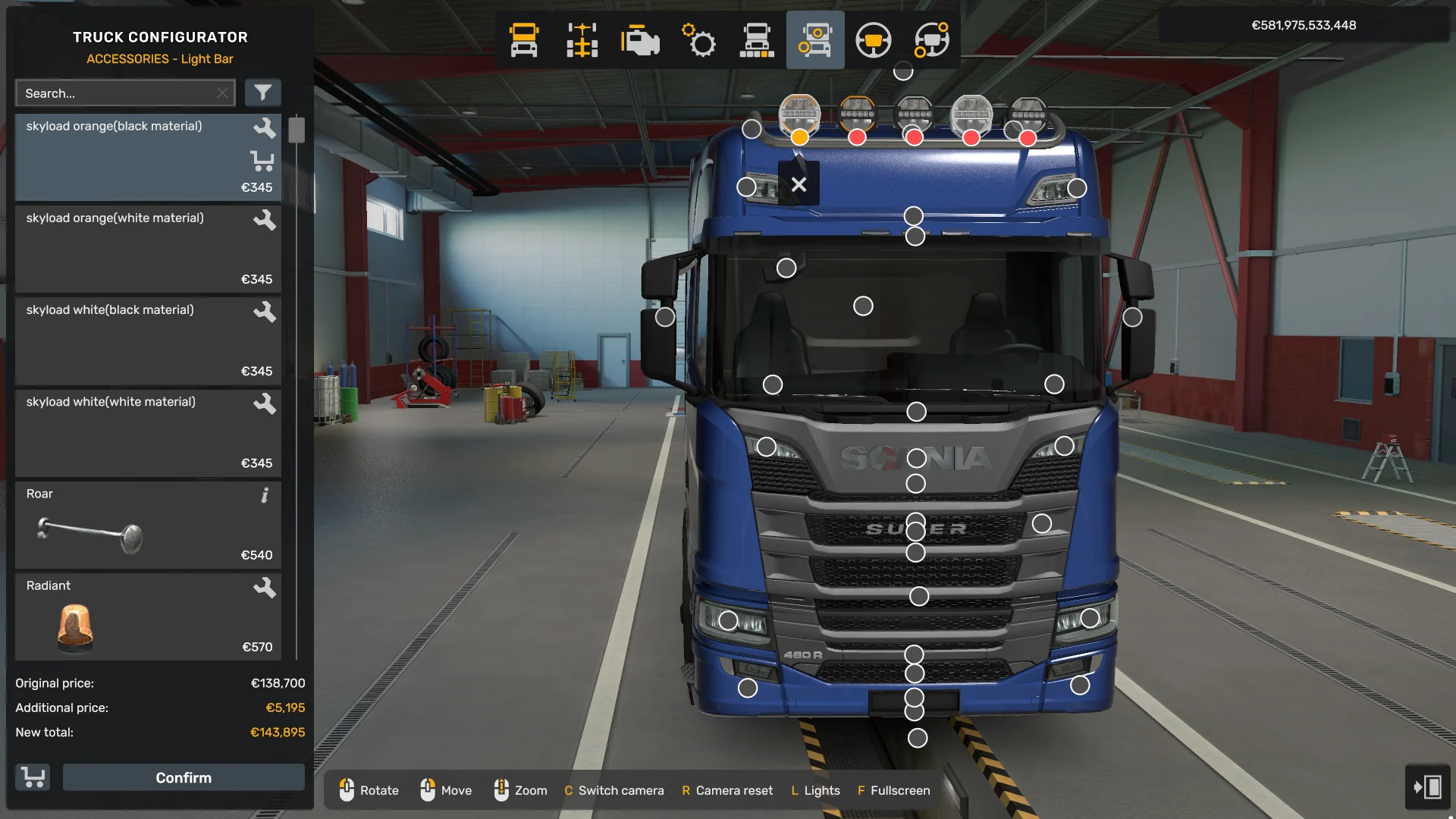This screenshot has width=1456, height=819.
Task: Select the orange light bar slot marker
Action: 799,137
